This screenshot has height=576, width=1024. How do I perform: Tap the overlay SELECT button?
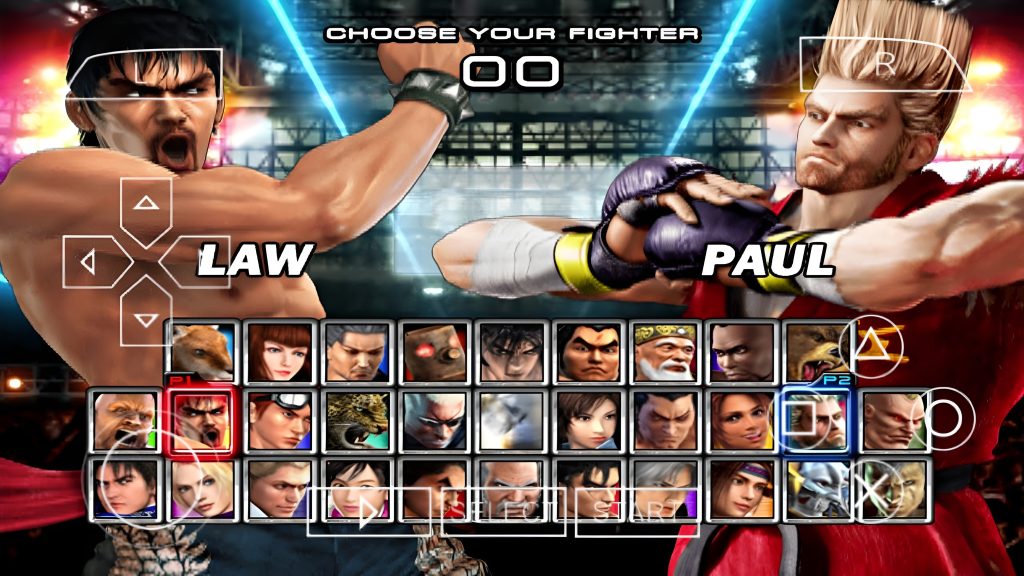click(x=503, y=512)
